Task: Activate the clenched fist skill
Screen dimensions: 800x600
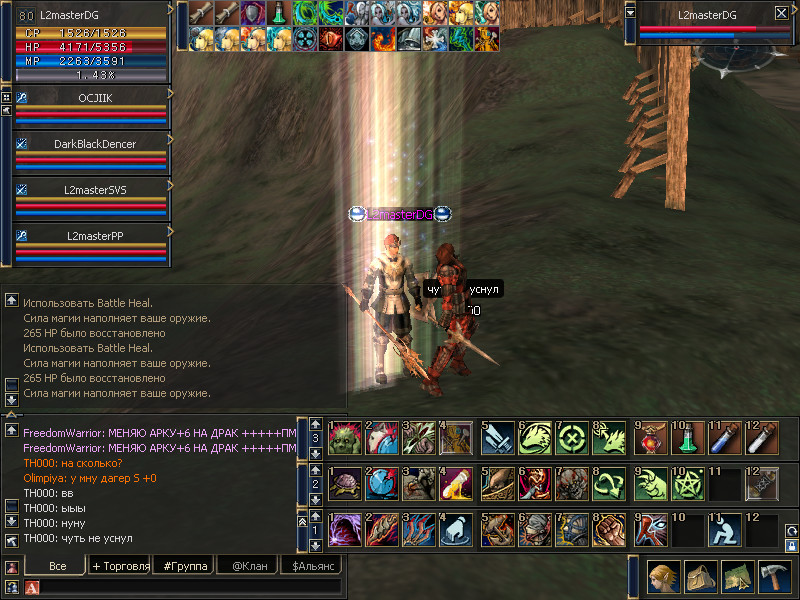Action: [x=608, y=527]
